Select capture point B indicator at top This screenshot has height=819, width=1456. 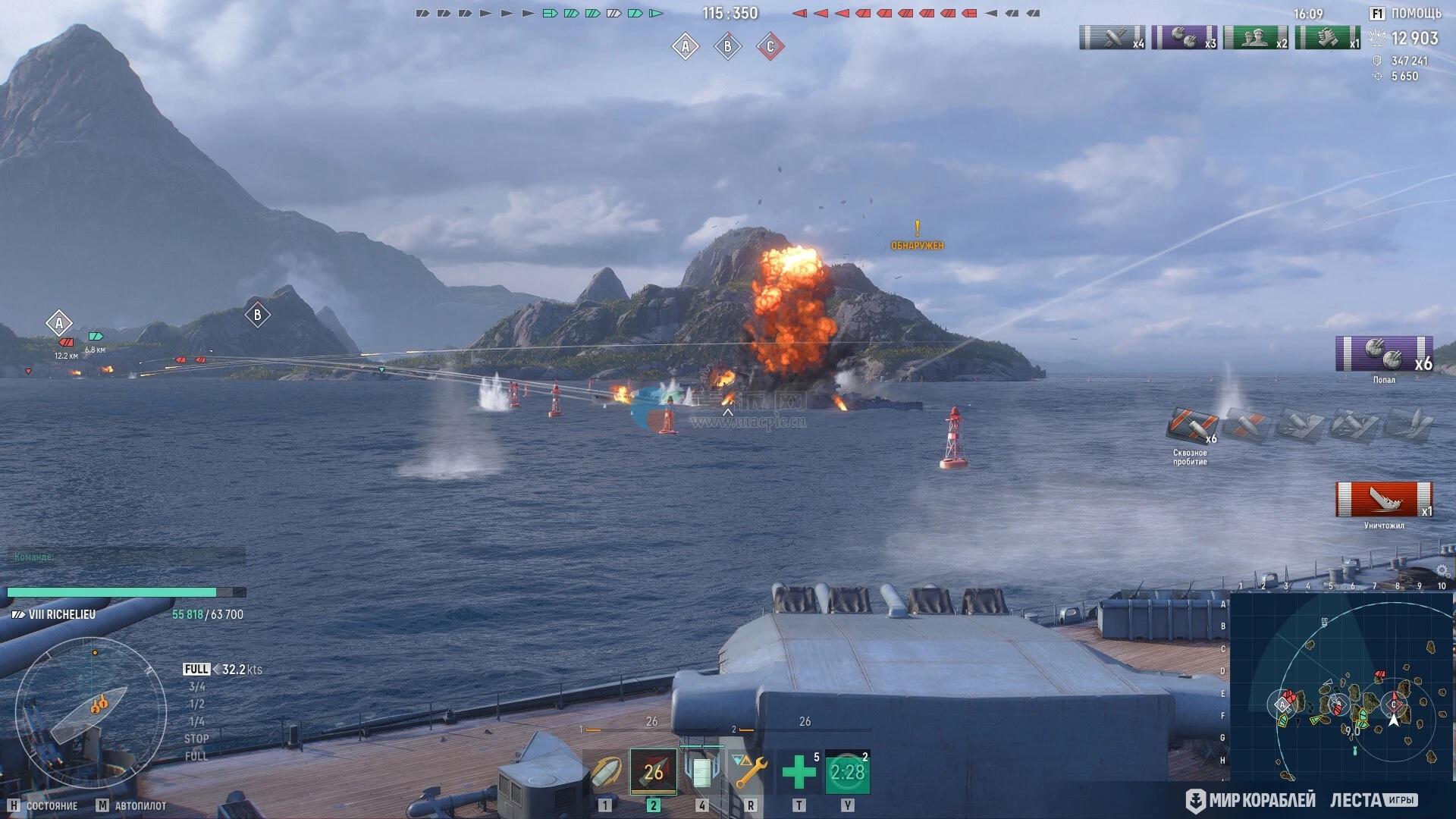(727, 47)
